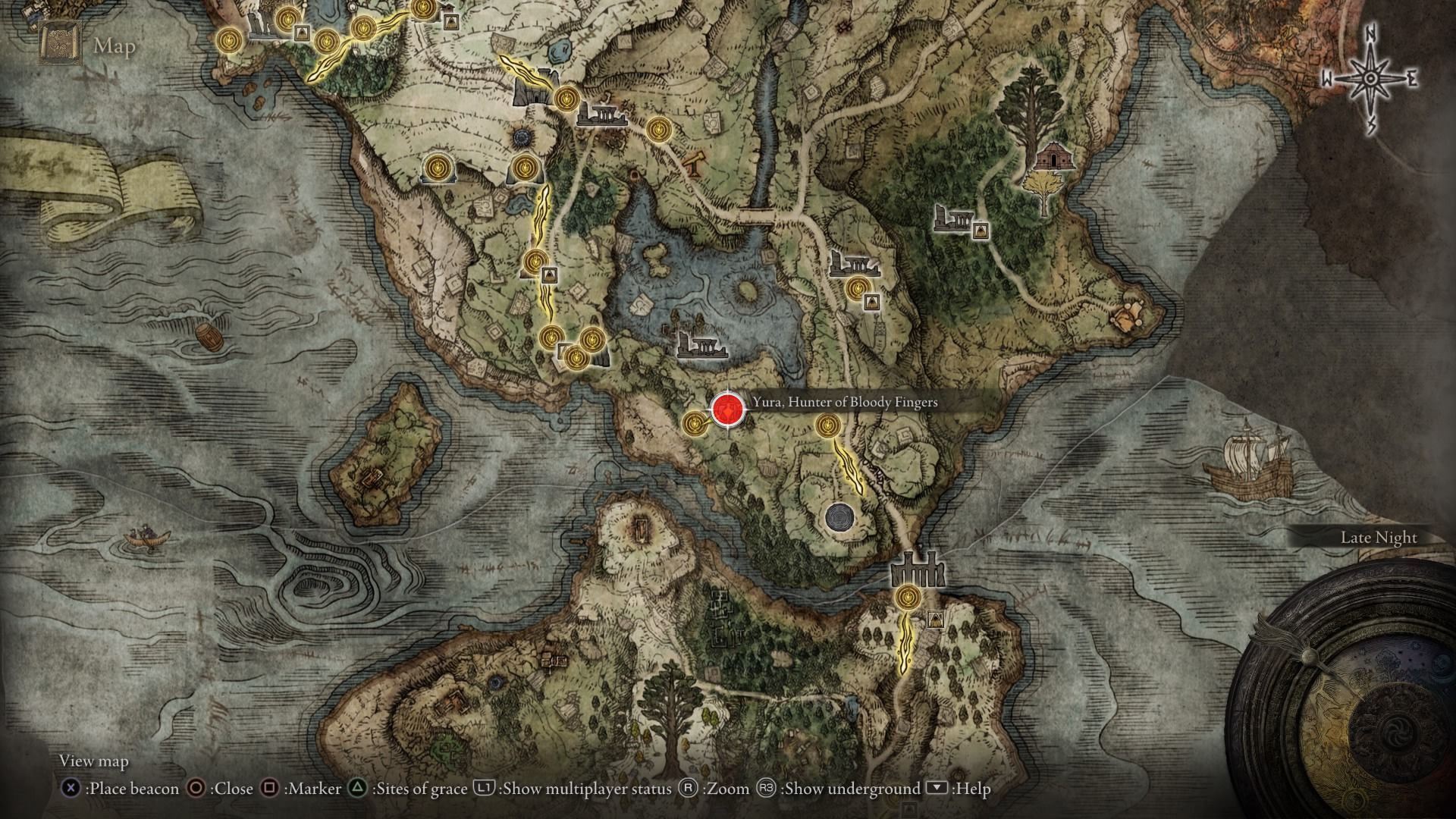Select the compass rose in the top-right
This screenshot has height=819, width=1456.
pos(1370,78)
